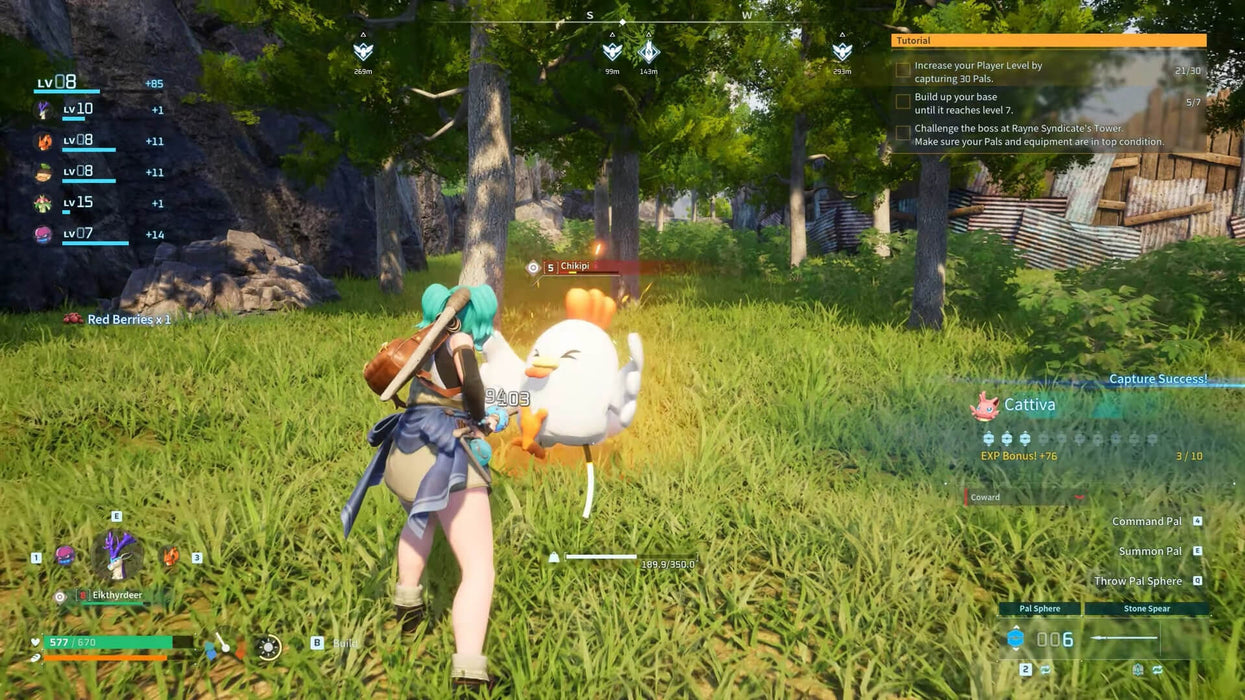Click the Summon Pal action label

(x=1150, y=551)
